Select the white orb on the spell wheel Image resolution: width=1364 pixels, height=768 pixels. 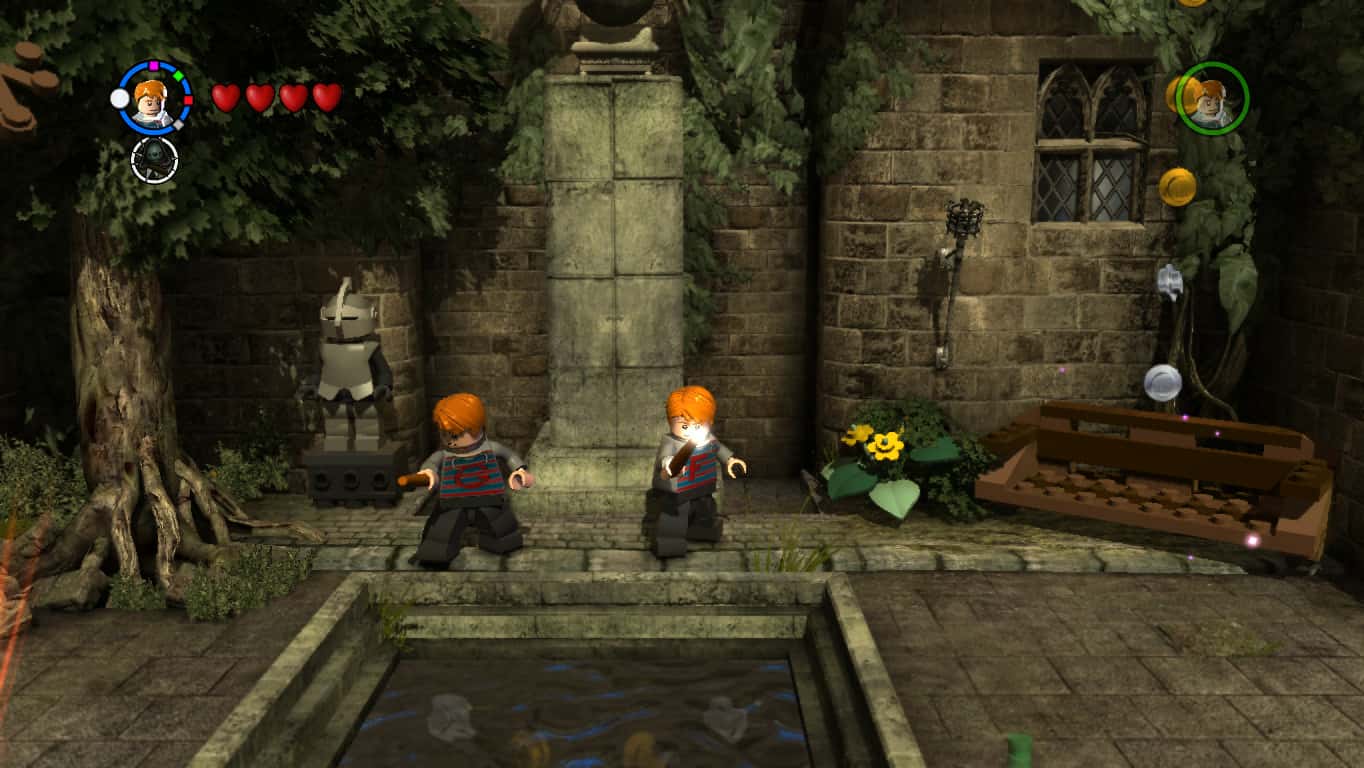(120, 98)
